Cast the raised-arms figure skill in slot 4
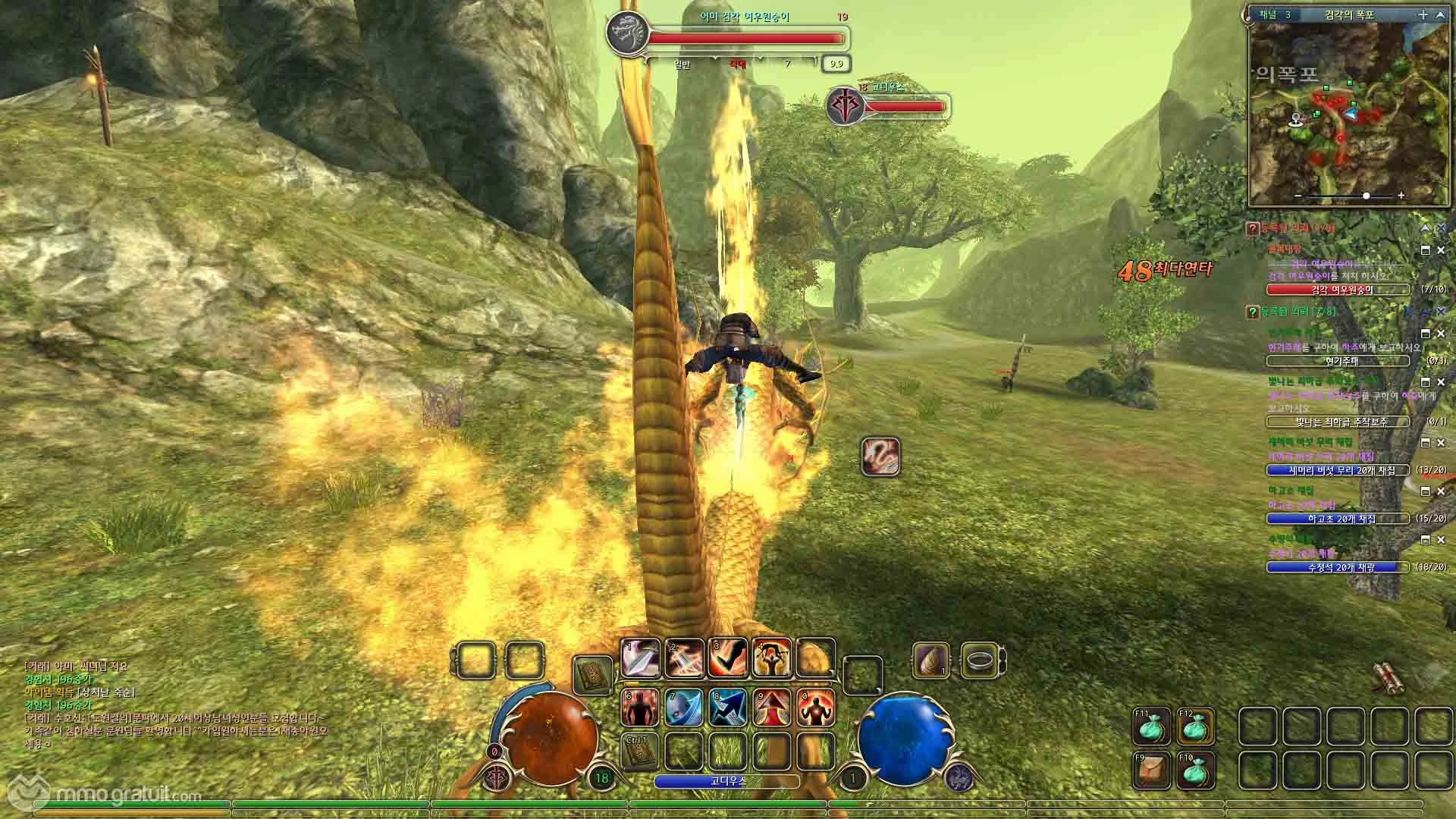1456x819 pixels. click(x=772, y=658)
